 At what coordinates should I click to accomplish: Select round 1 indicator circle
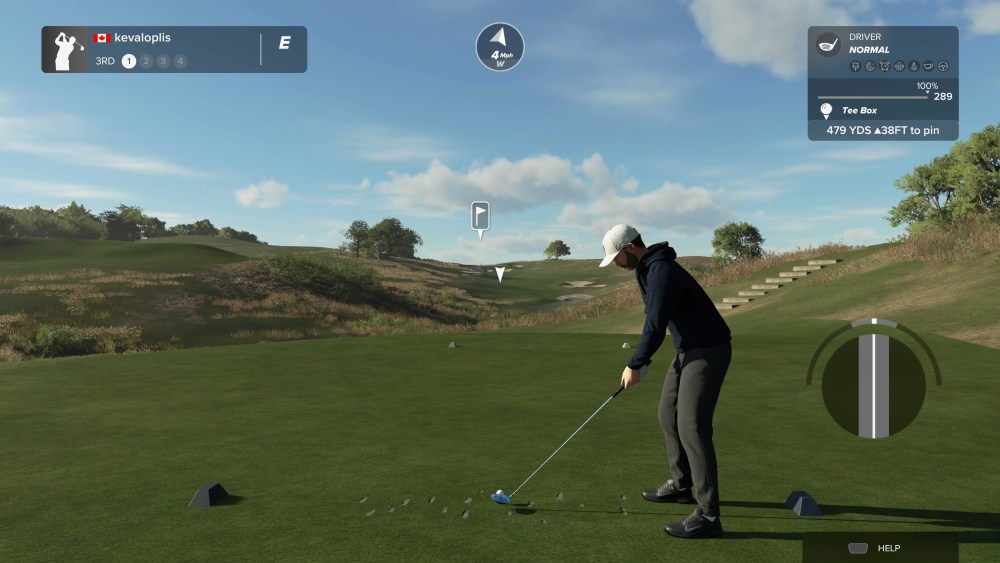128,61
